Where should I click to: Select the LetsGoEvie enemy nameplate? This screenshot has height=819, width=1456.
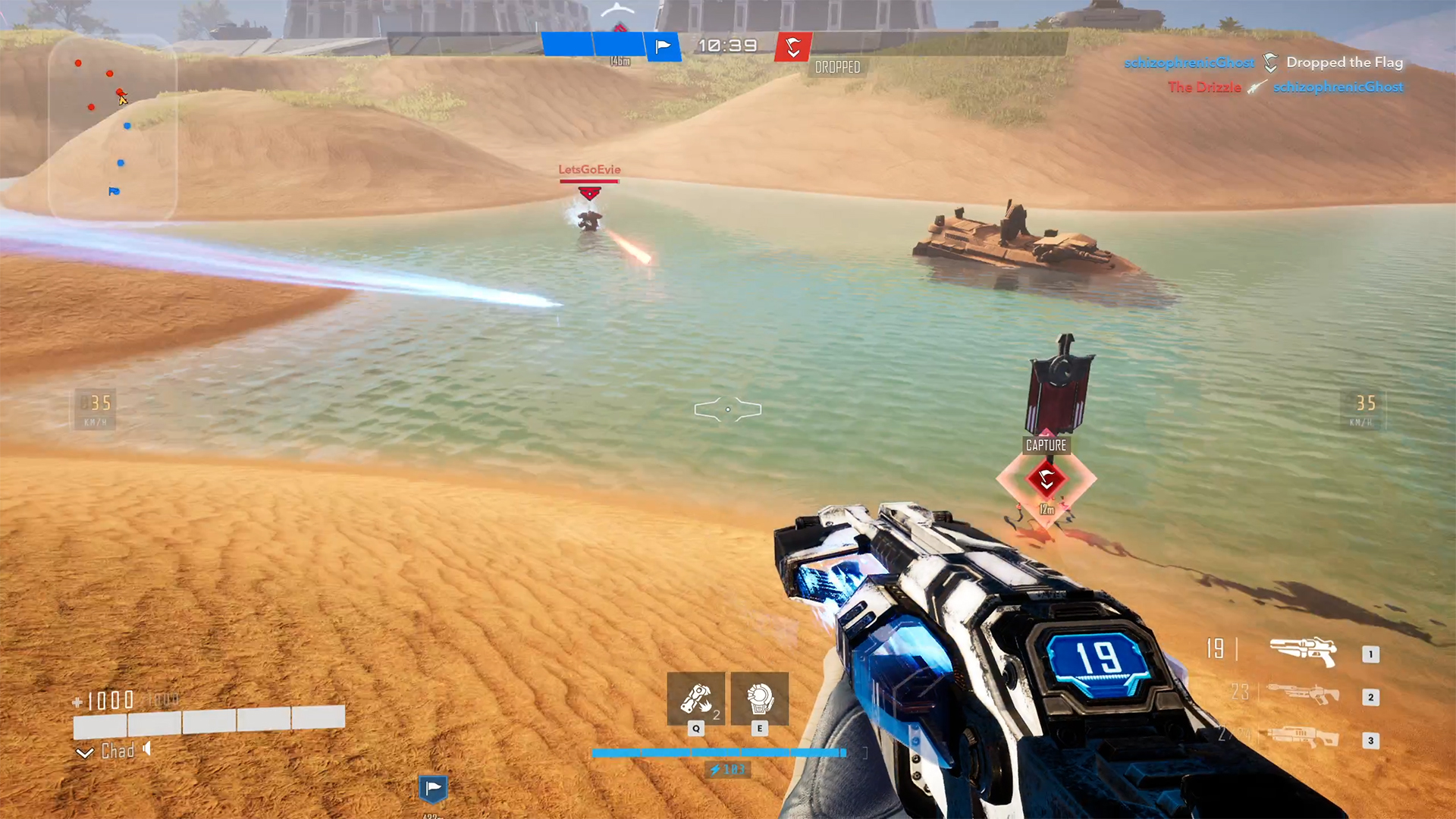pos(589,170)
